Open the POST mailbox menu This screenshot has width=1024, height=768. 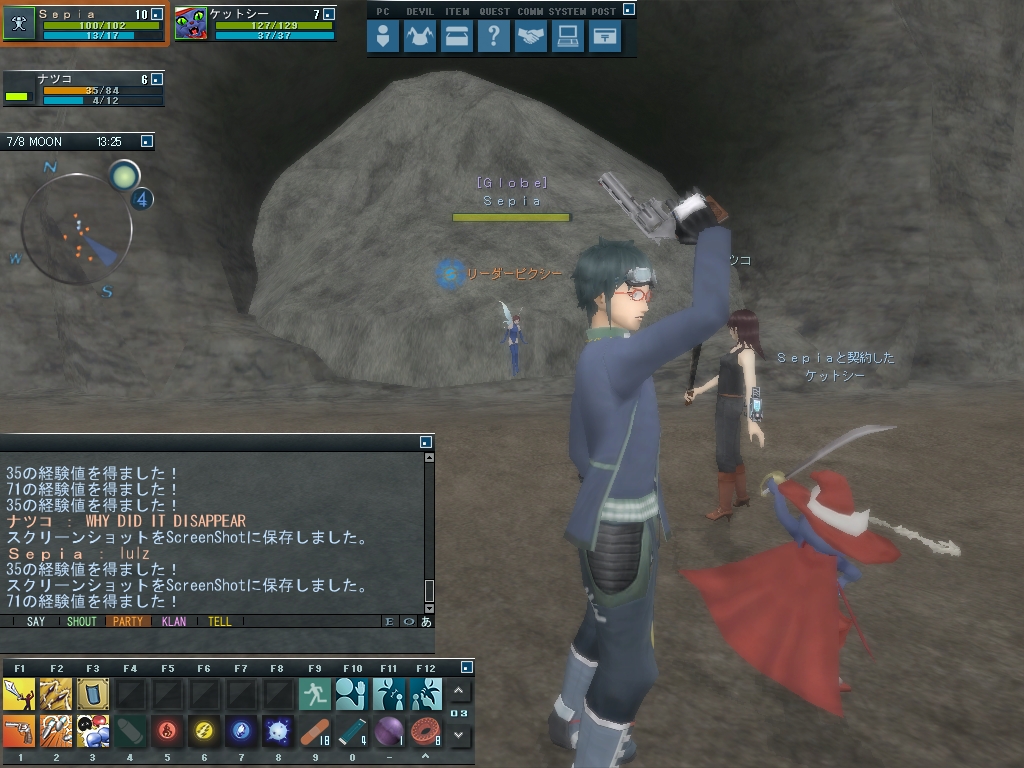click(604, 37)
